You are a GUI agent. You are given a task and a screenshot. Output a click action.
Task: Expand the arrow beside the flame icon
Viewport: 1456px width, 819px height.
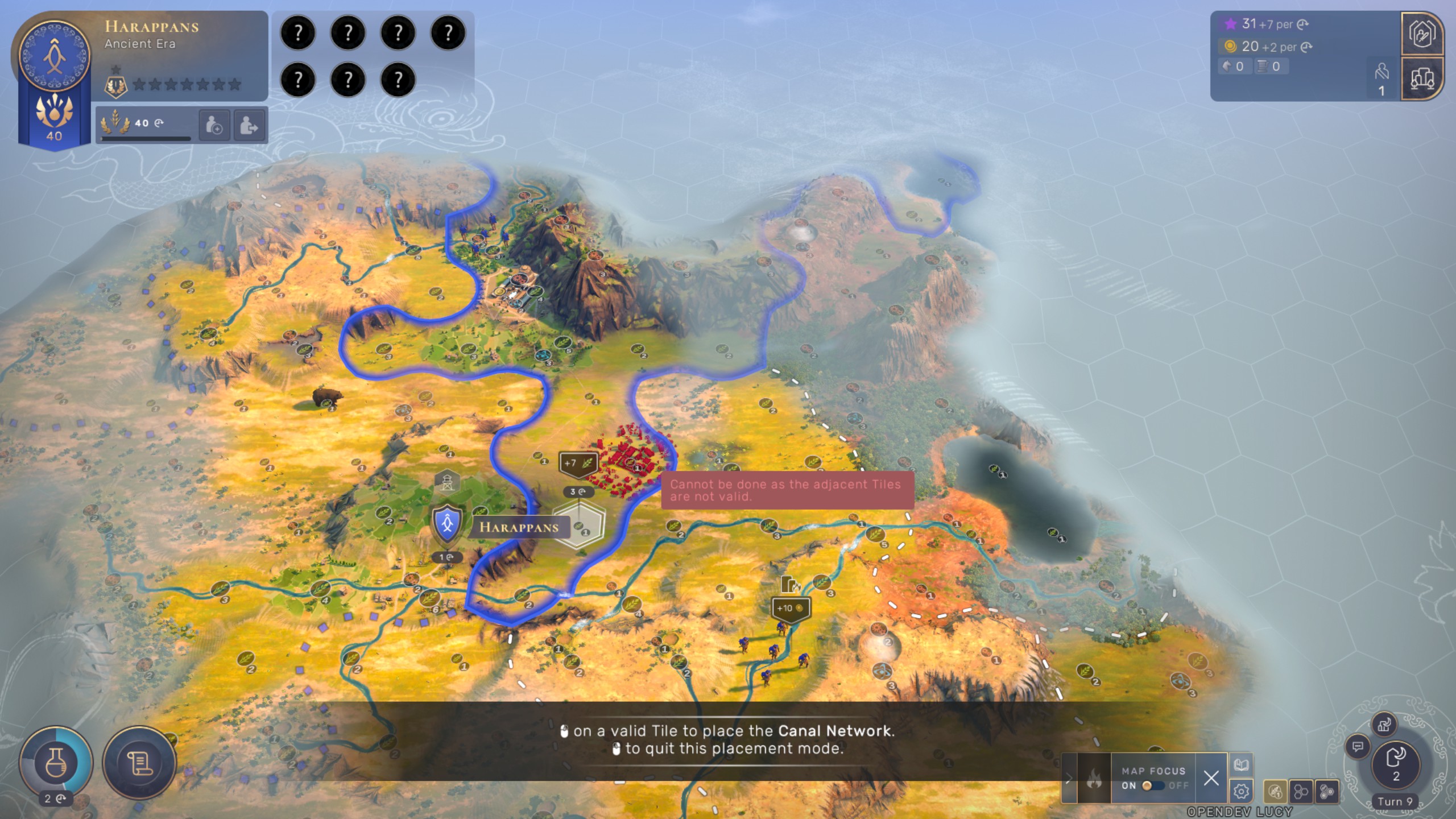click(x=1069, y=778)
